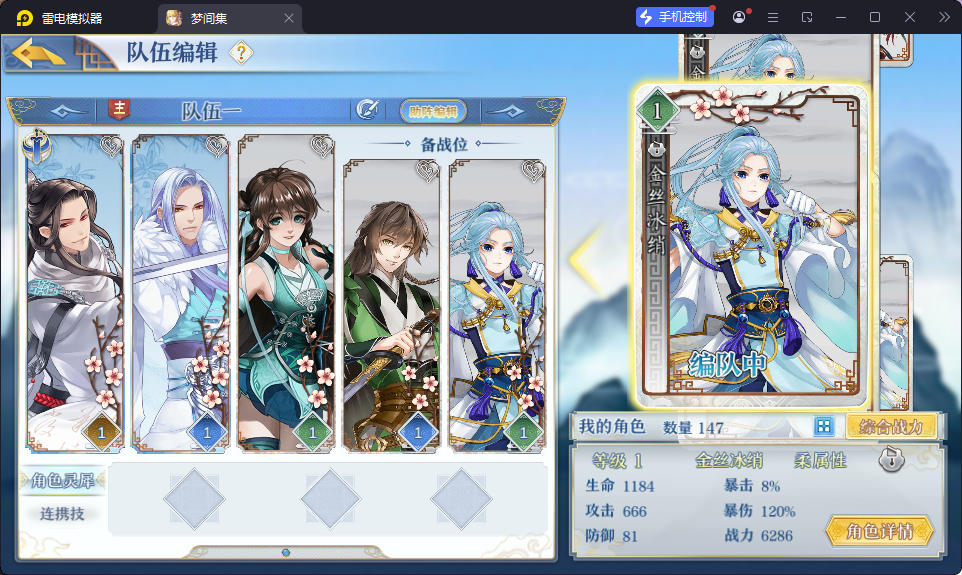Screen dimensions: 962x575
Task: Open the emulator's 手机控制 button
Action: pyautogui.click(x=675, y=17)
